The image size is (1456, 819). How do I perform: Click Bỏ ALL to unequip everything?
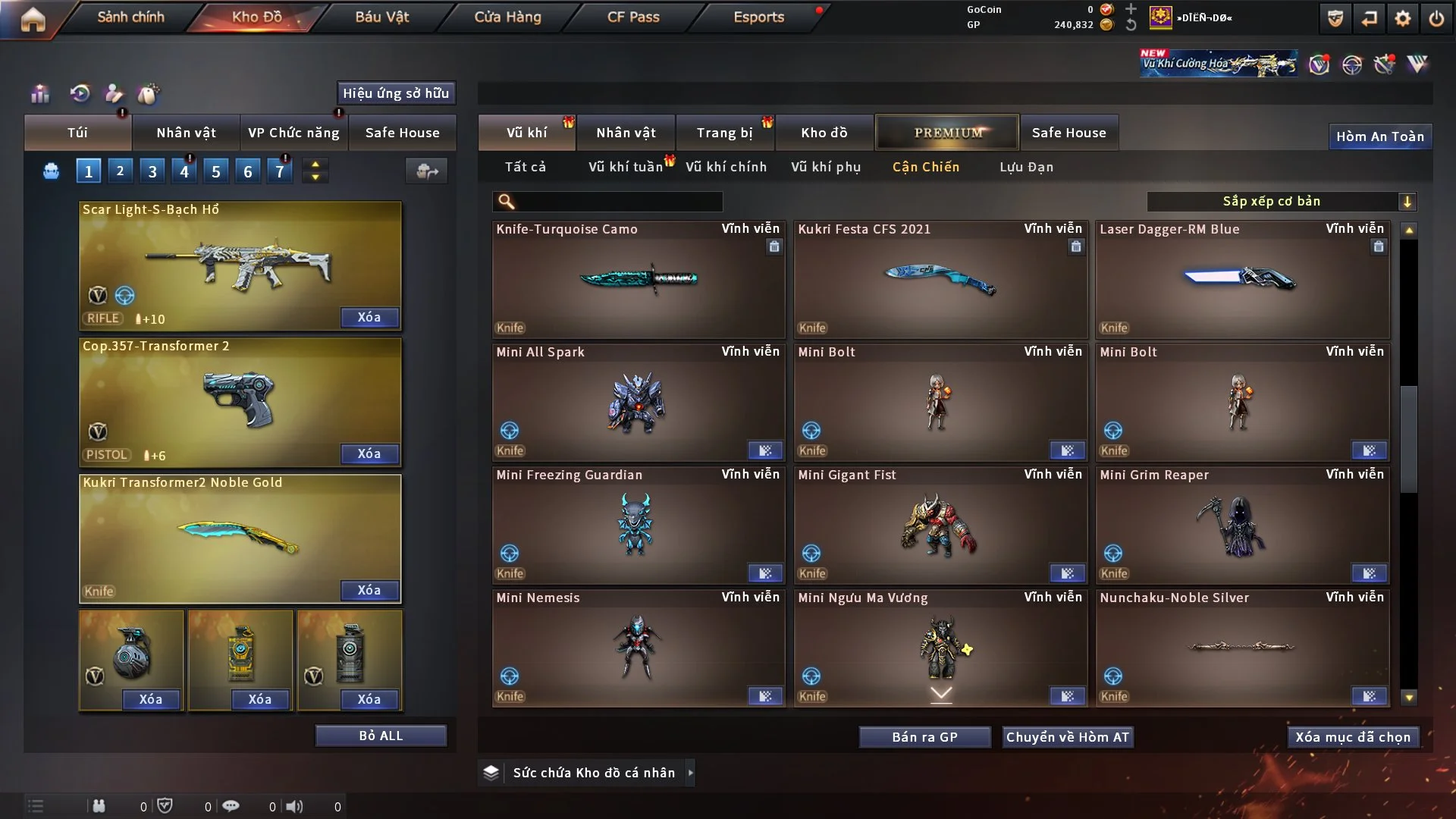click(x=381, y=736)
